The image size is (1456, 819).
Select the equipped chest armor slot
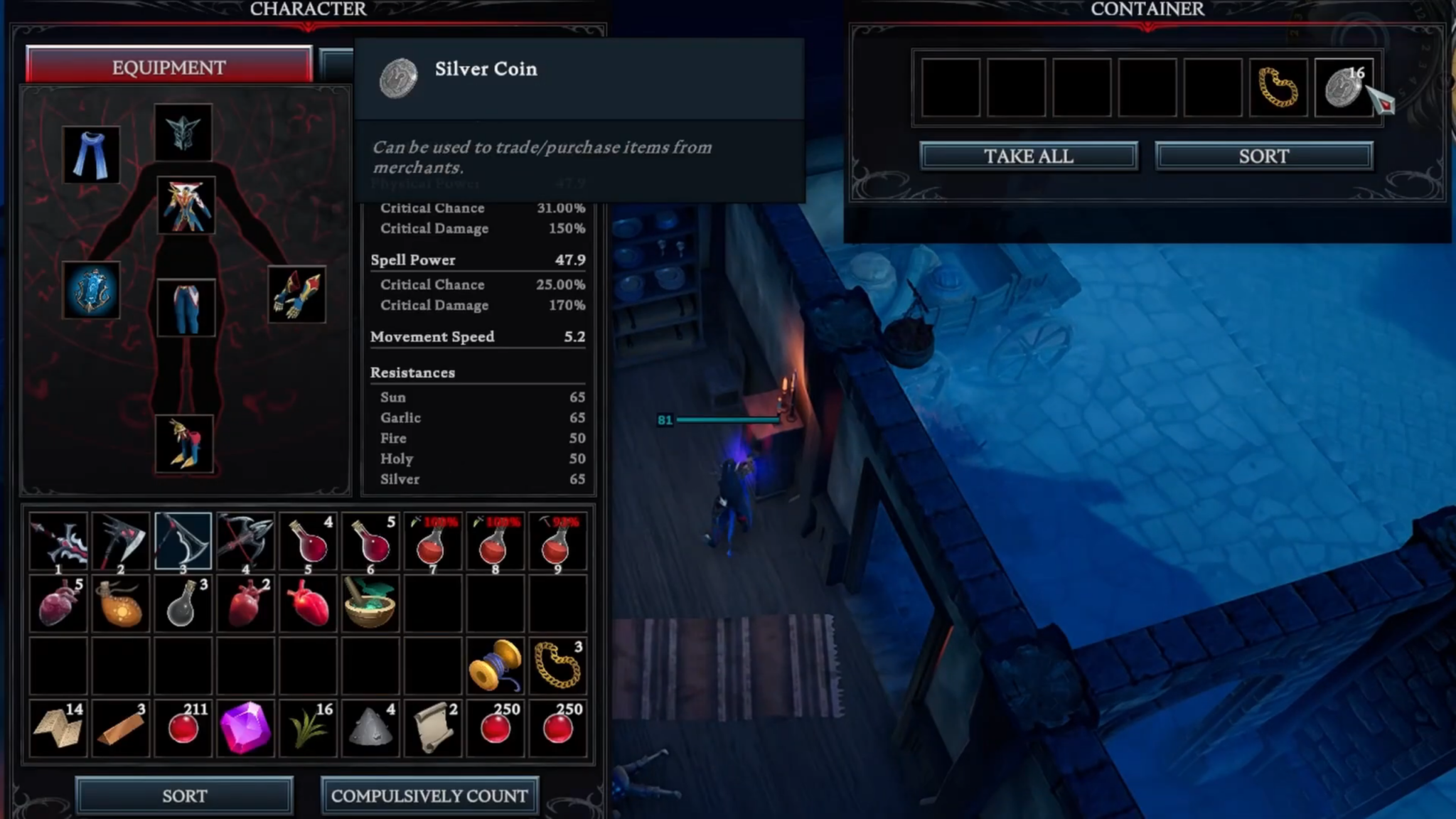click(x=186, y=206)
